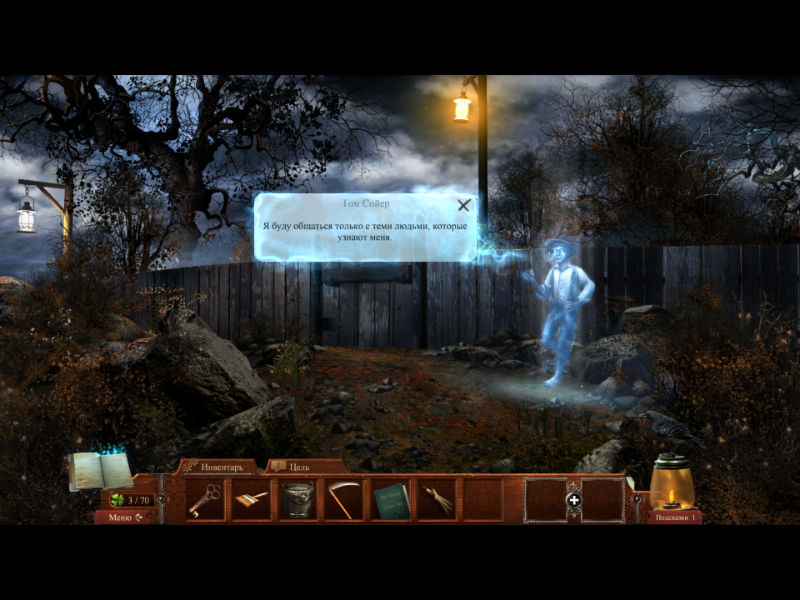
Task: Pick the metal bucket from inventory
Action: coord(298,499)
